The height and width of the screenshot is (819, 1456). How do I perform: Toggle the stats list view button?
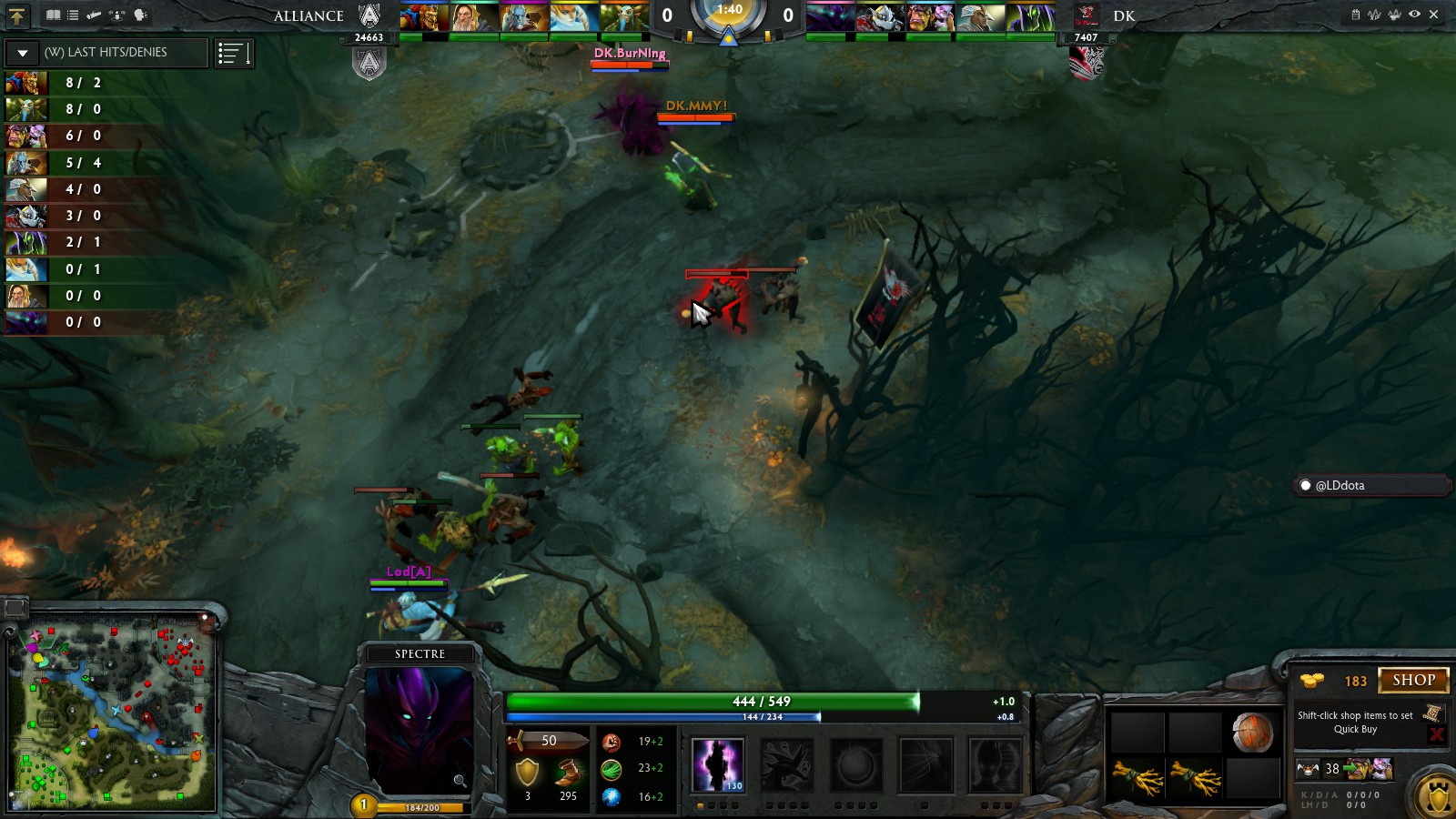click(x=234, y=54)
